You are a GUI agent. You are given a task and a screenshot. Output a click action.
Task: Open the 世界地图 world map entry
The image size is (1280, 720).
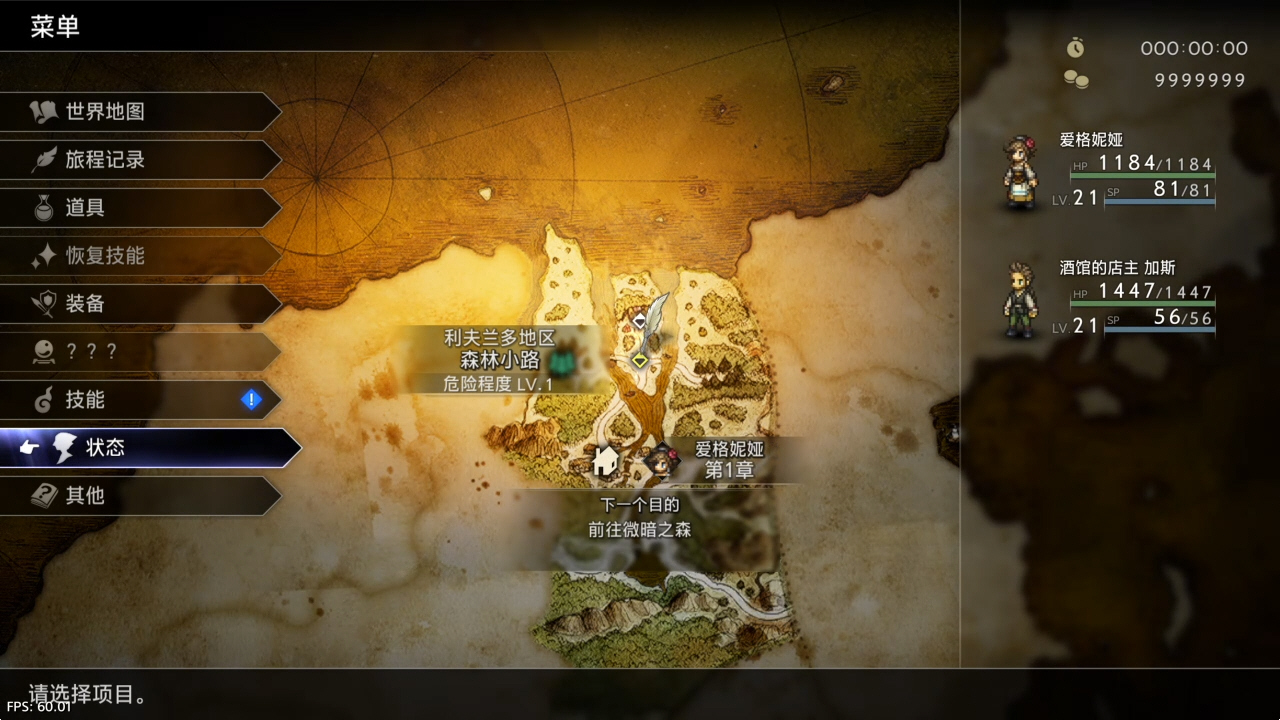(x=140, y=112)
